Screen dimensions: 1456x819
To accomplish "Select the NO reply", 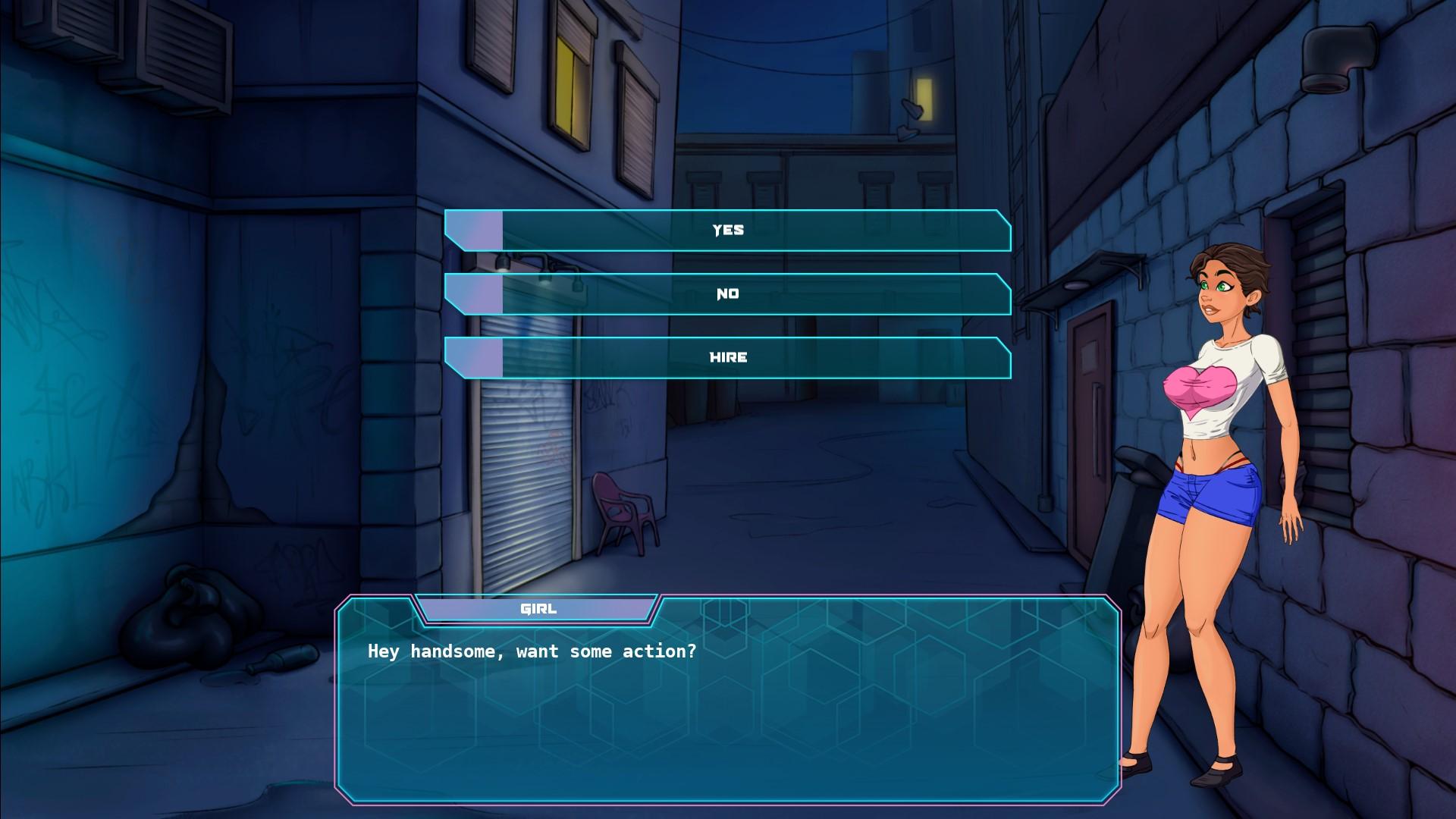I will click(728, 294).
